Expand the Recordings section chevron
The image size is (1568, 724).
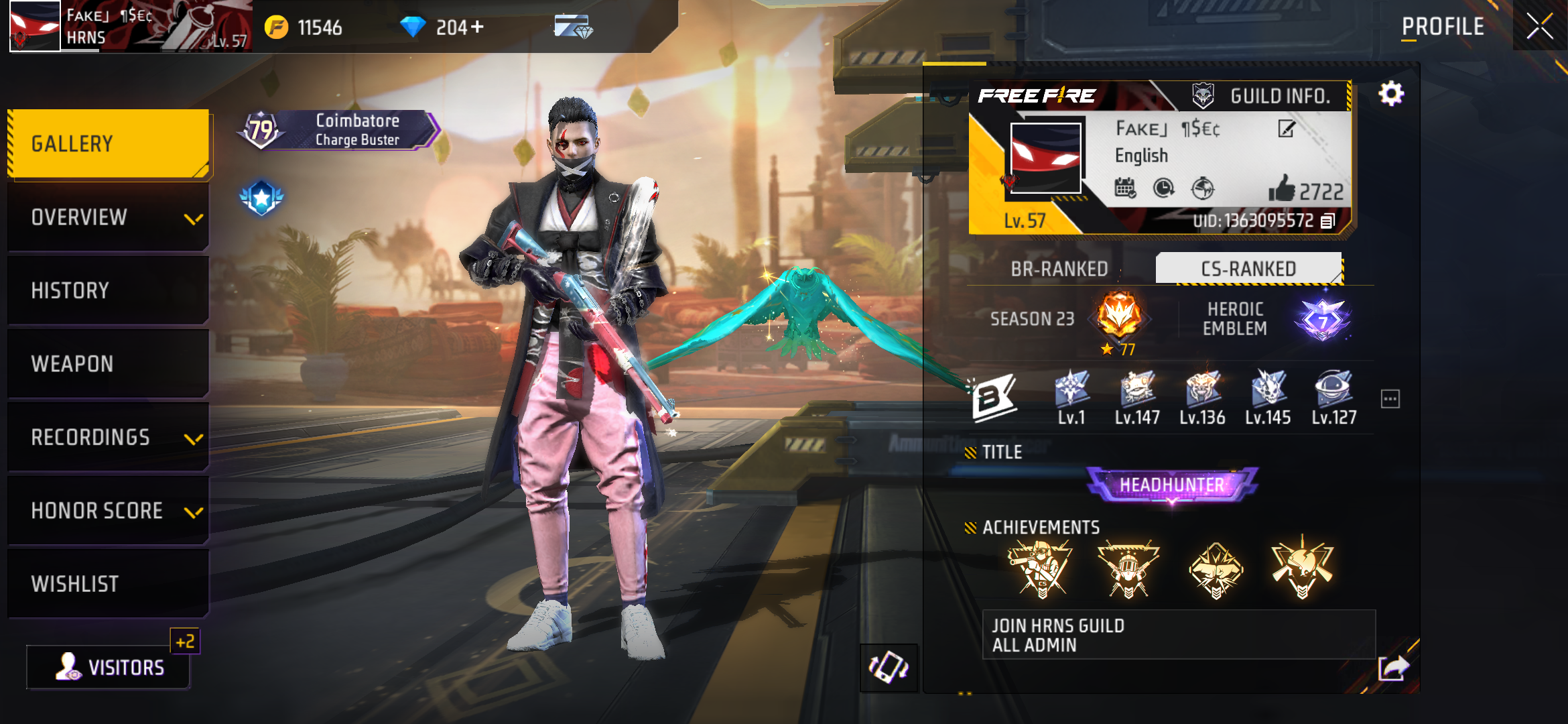point(194,440)
